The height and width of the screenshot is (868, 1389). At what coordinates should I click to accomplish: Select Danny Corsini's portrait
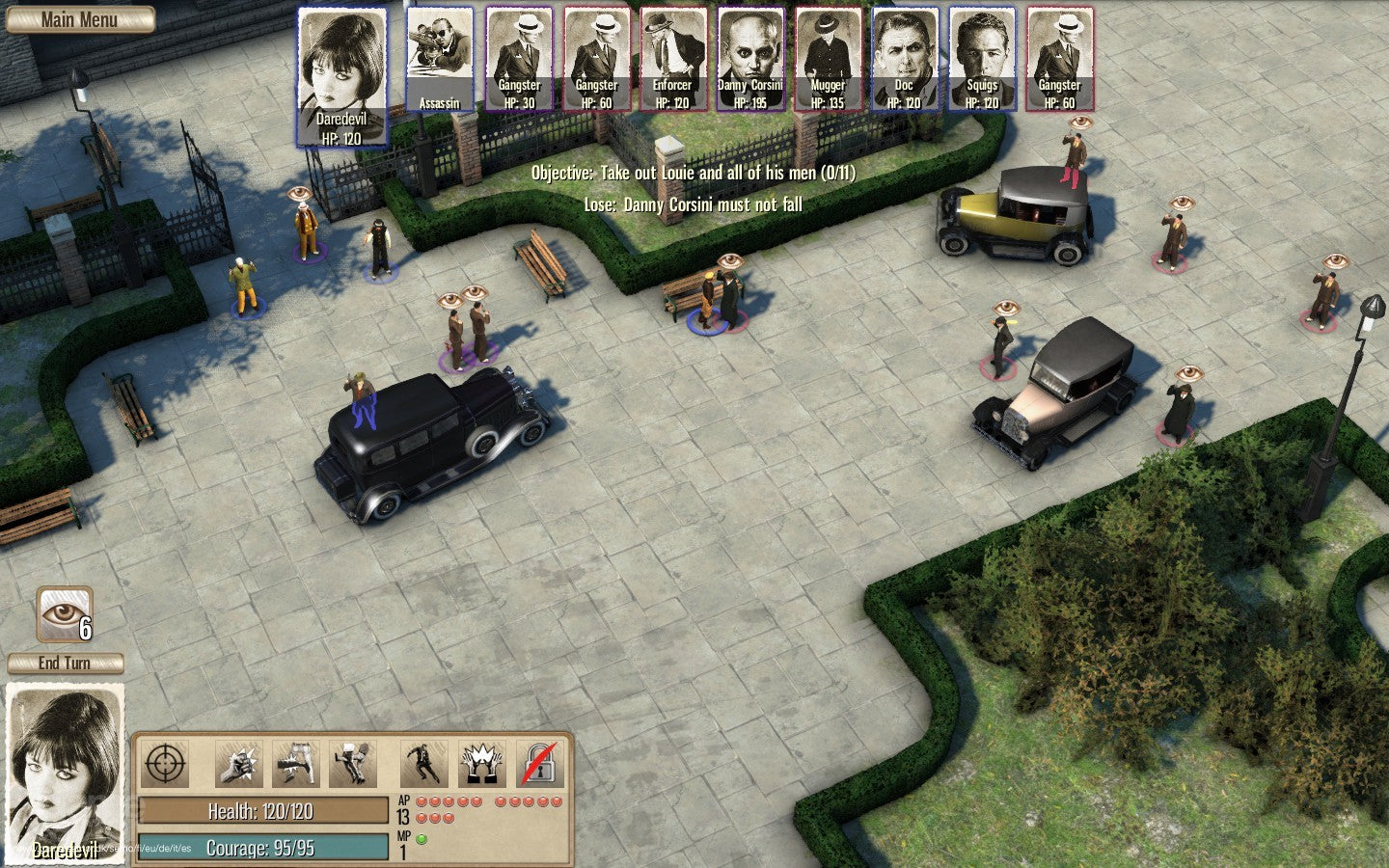[749, 58]
